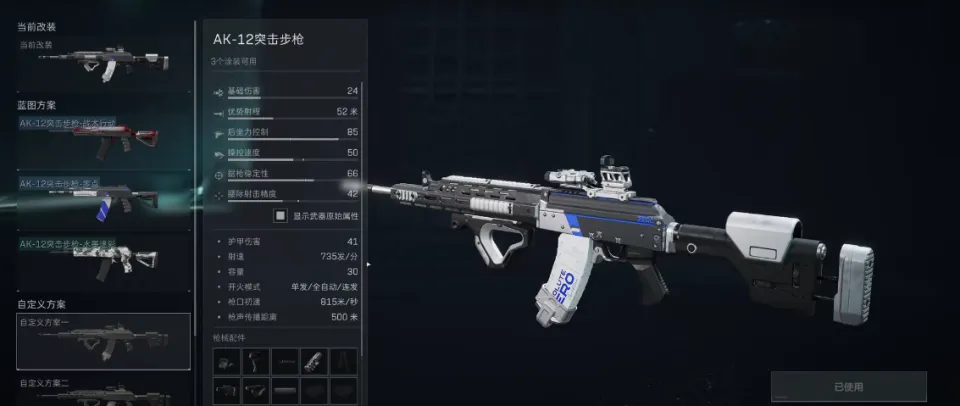Select the current modification (当前改装) thumbnail

[102, 64]
